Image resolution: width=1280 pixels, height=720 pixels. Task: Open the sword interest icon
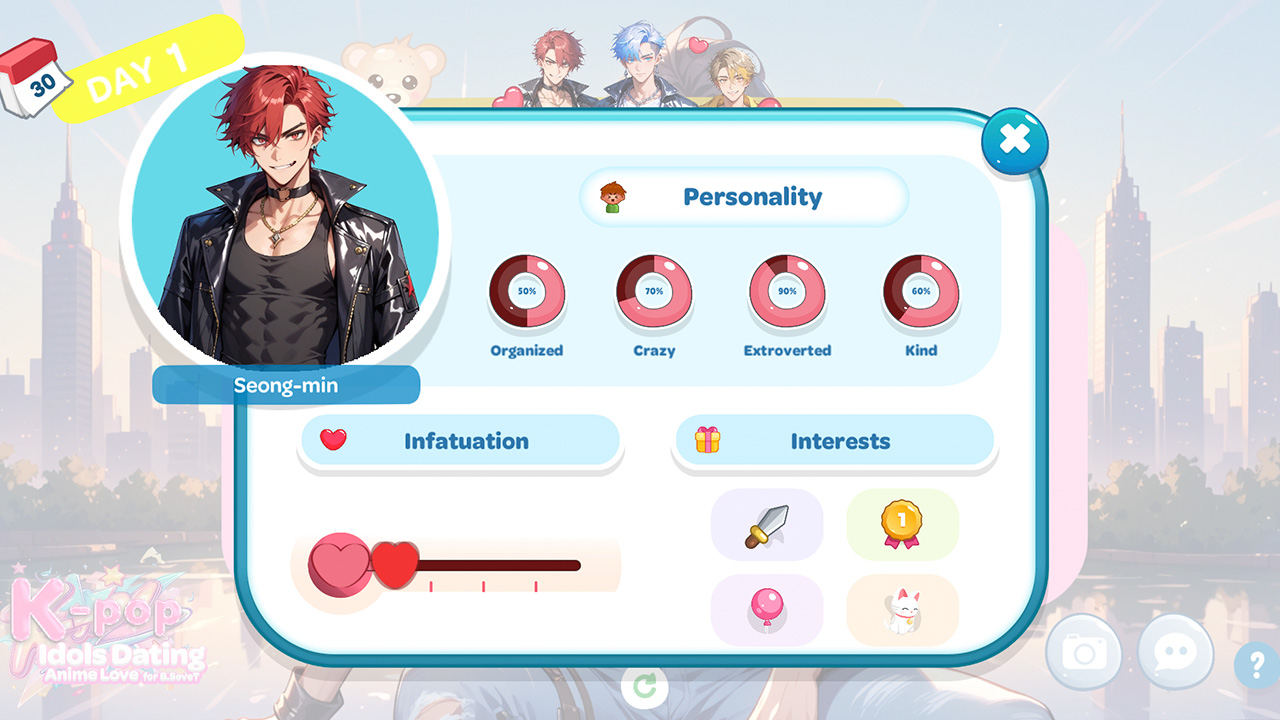point(766,525)
